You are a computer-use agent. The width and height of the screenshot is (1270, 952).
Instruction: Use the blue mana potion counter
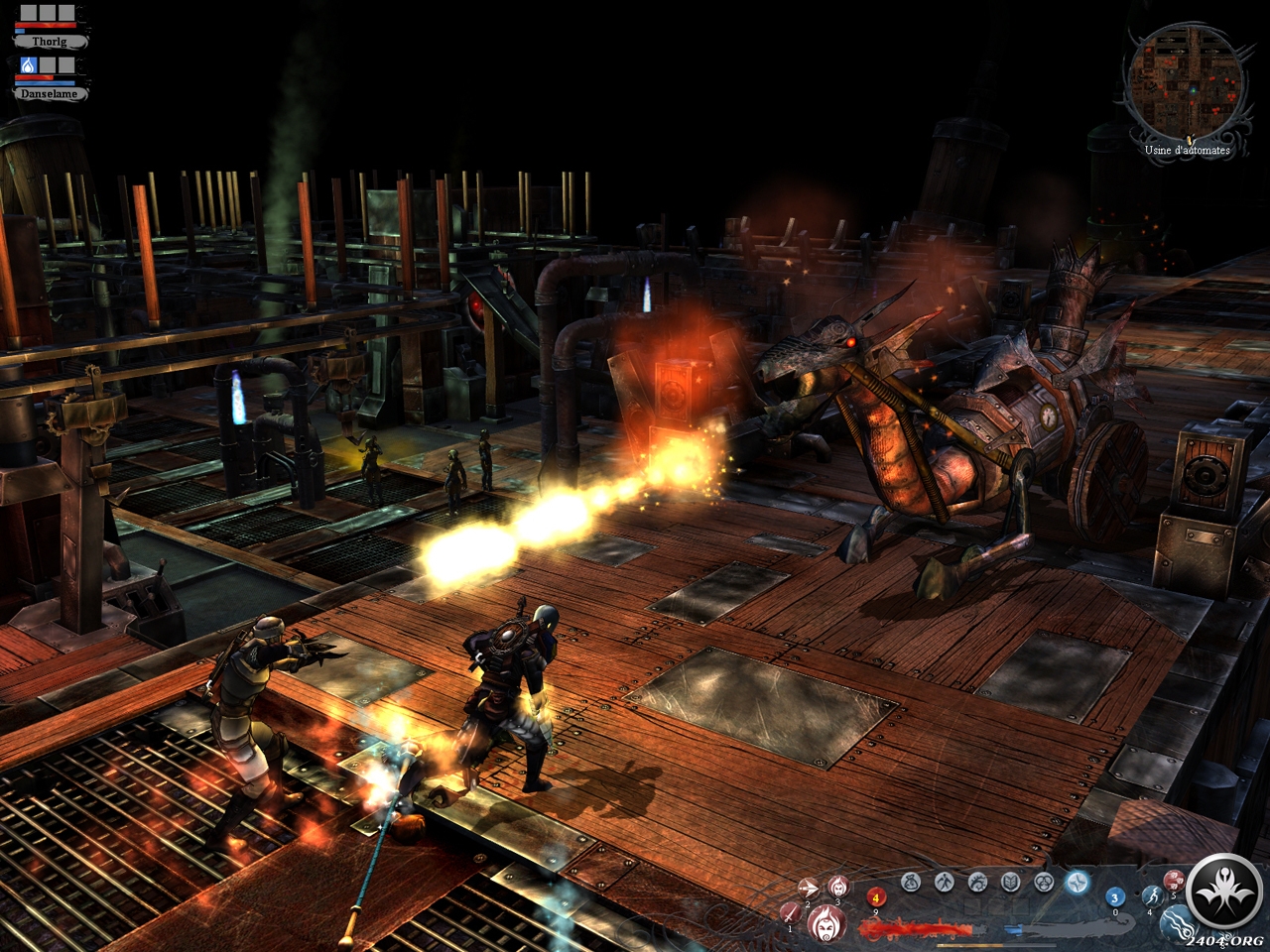pyautogui.click(x=1114, y=898)
